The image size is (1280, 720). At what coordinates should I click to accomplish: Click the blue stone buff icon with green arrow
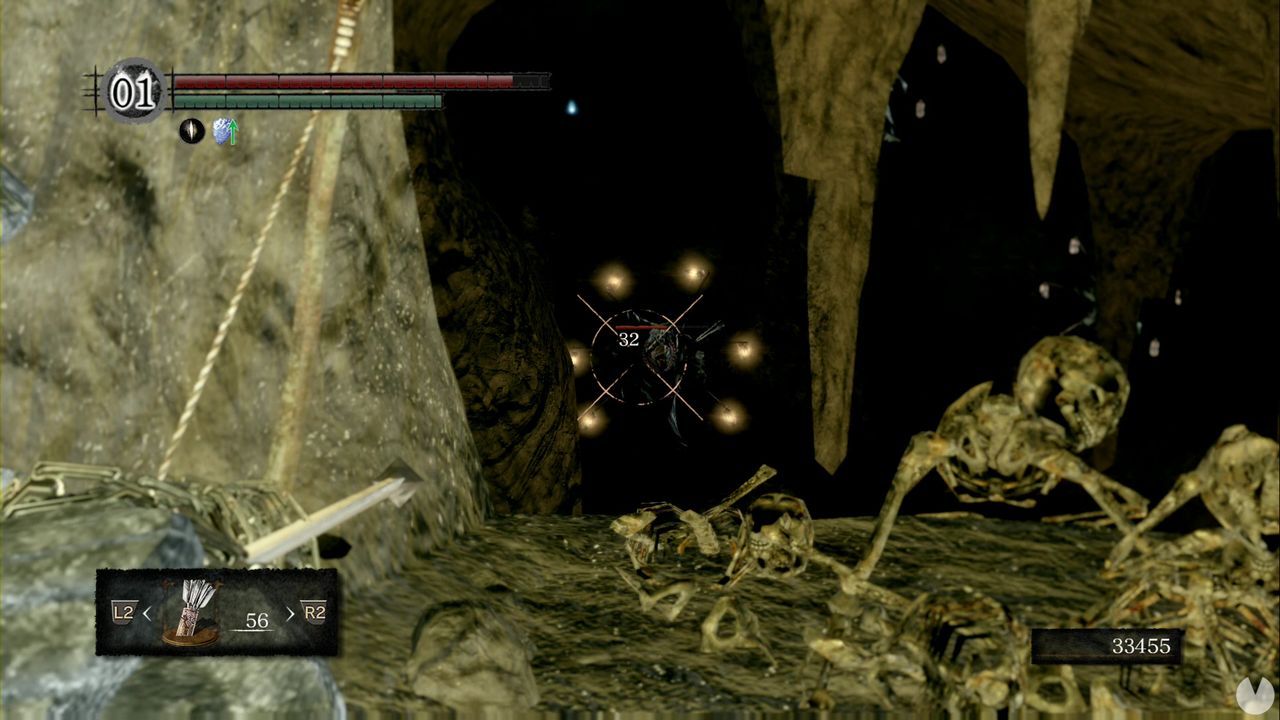228,131
